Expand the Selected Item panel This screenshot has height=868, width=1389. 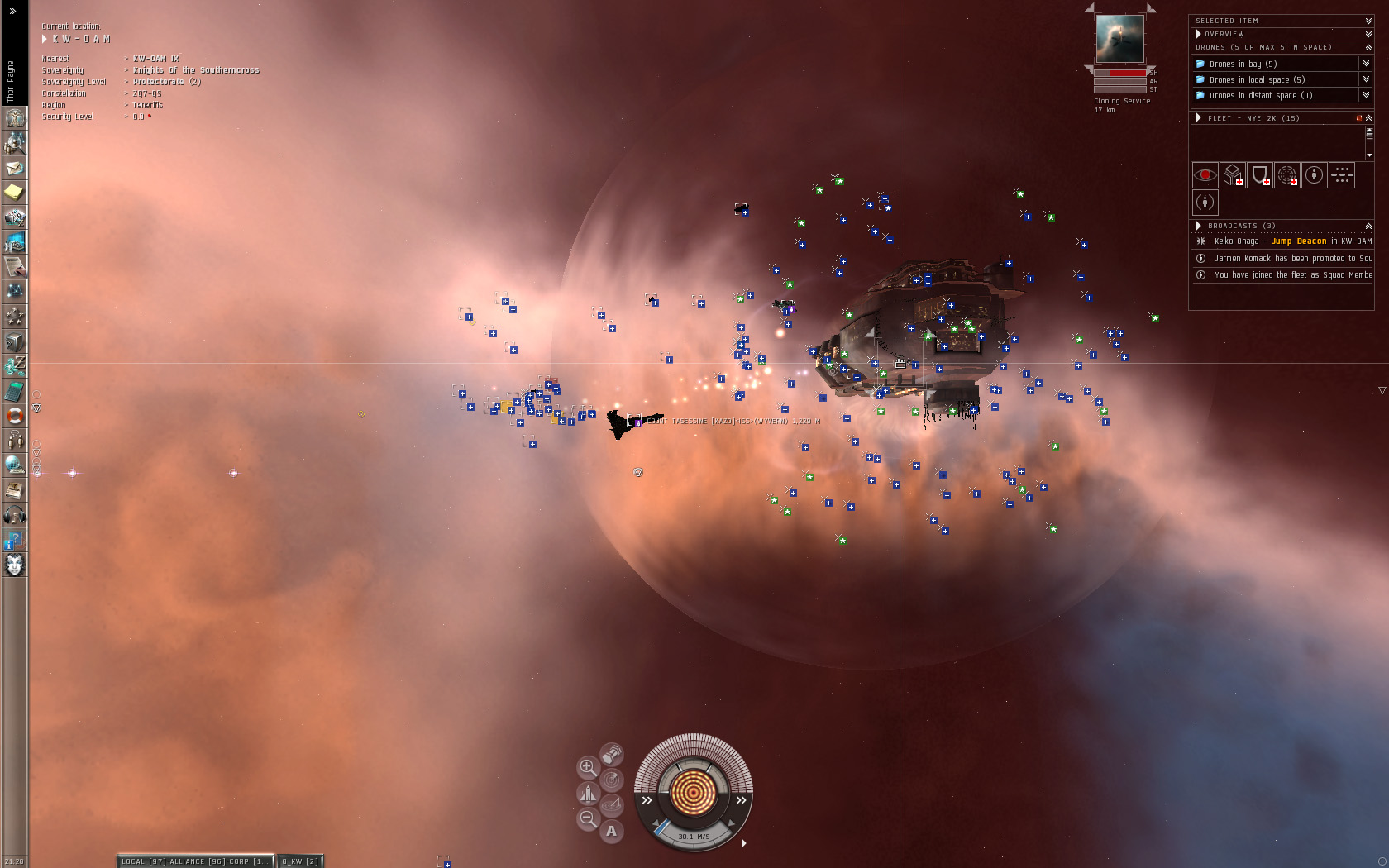point(1368,21)
